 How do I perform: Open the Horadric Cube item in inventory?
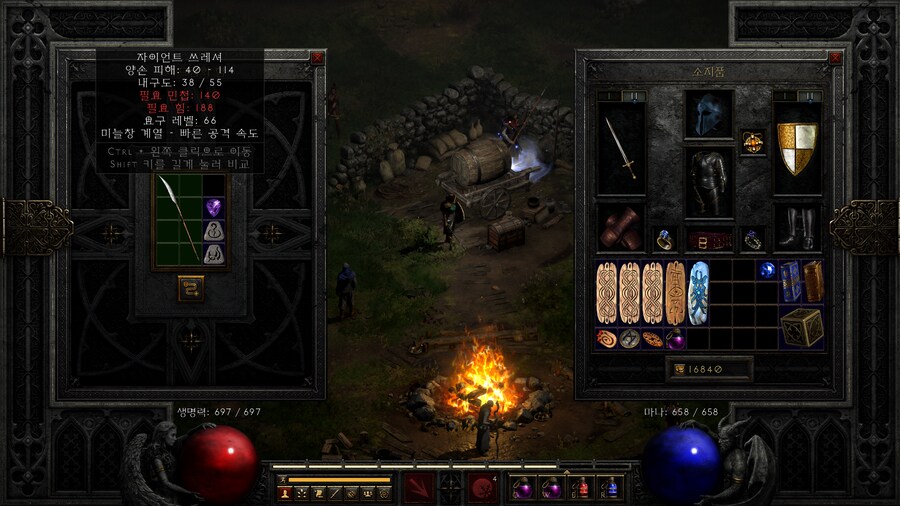tap(802, 327)
